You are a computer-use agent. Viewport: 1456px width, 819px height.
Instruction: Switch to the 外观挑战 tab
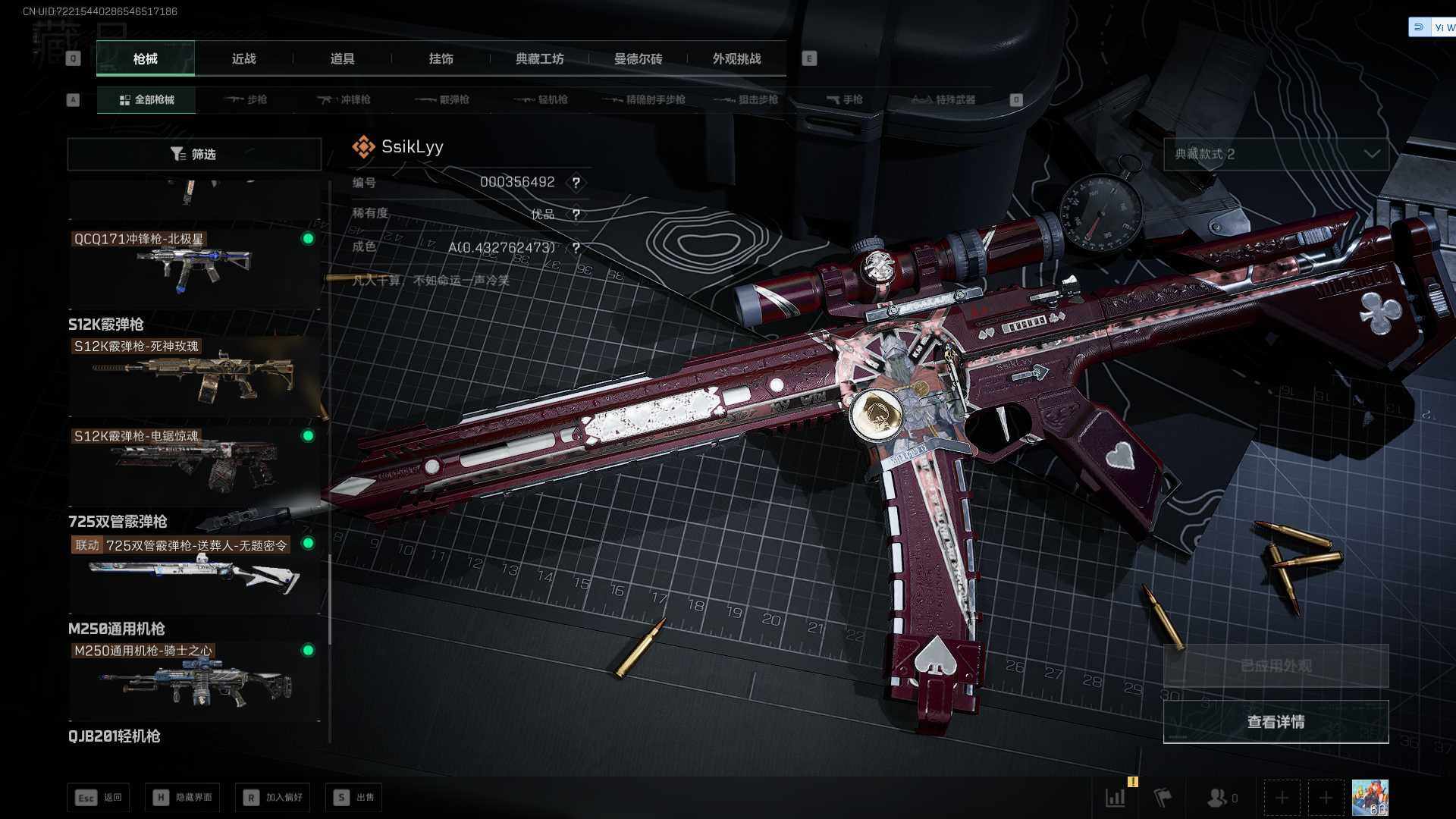point(736,58)
